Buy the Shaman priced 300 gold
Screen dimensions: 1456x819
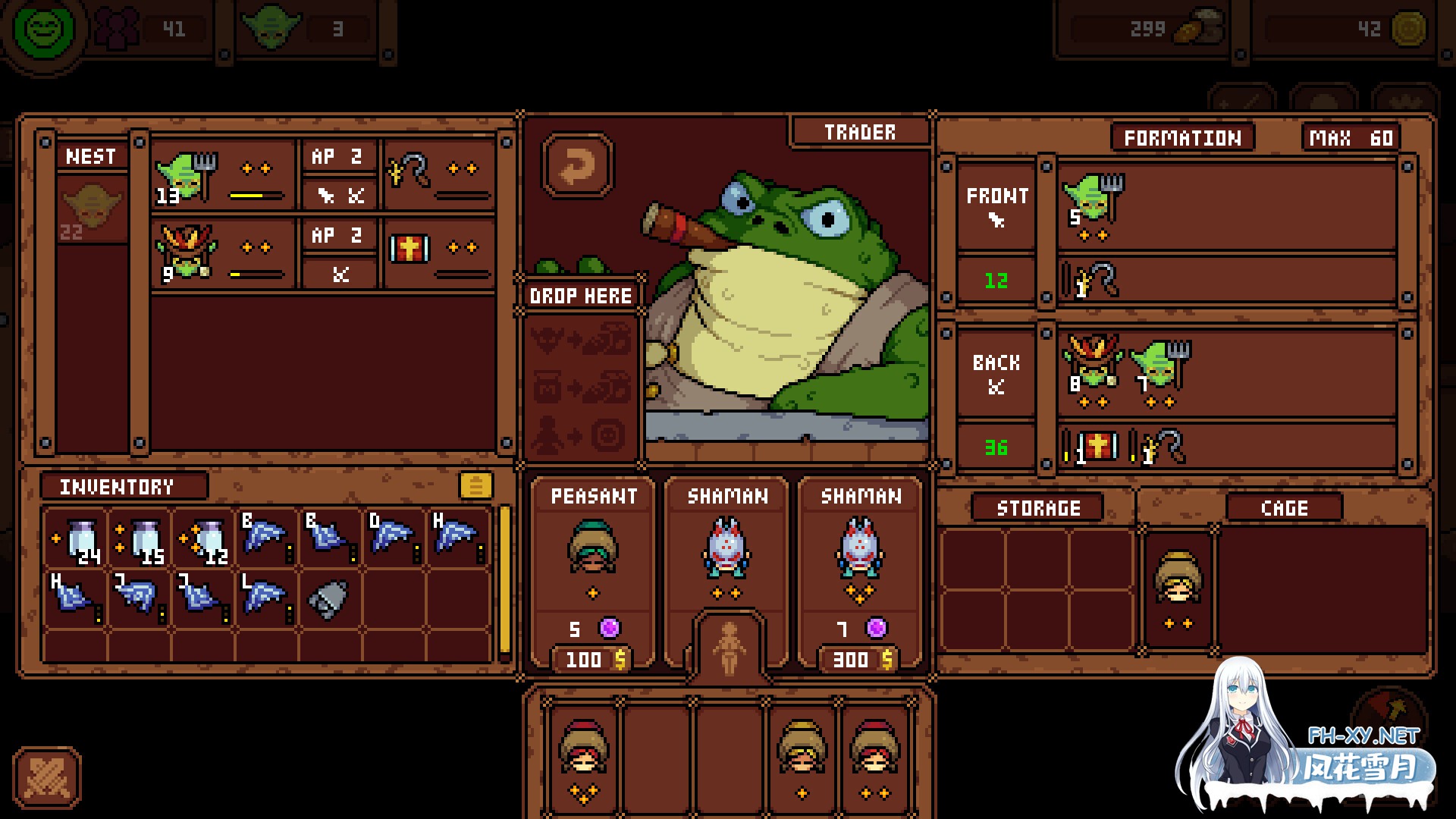(x=860, y=573)
